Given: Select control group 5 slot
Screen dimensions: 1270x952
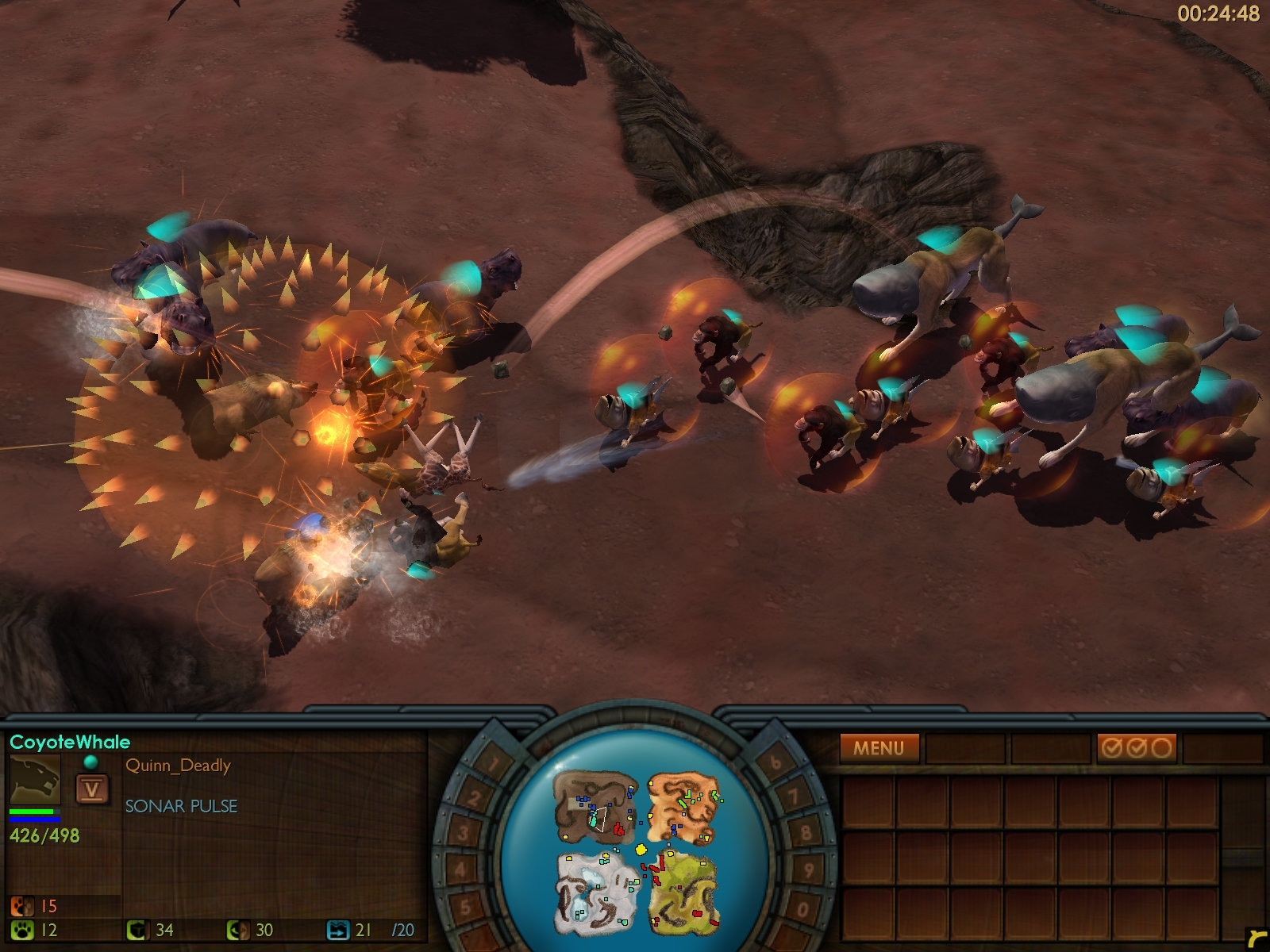Looking at the screenshot, I should 467,906.
